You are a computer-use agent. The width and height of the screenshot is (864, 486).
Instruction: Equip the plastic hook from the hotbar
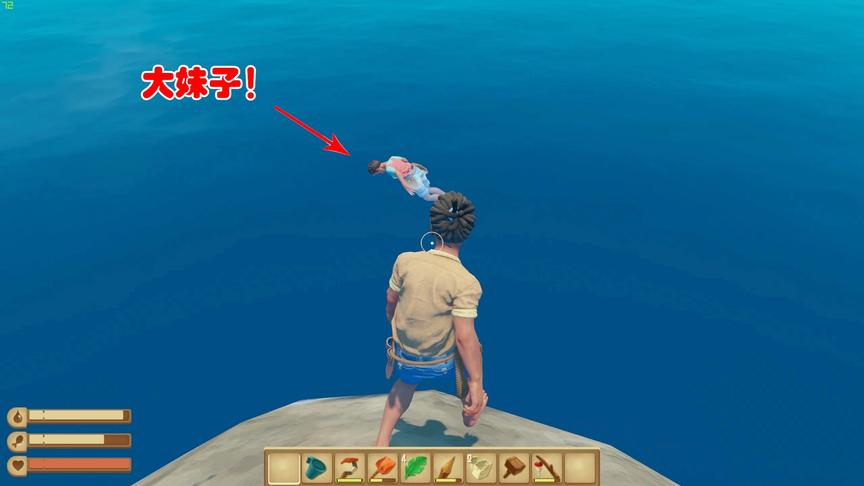click(x=350, y=467)
